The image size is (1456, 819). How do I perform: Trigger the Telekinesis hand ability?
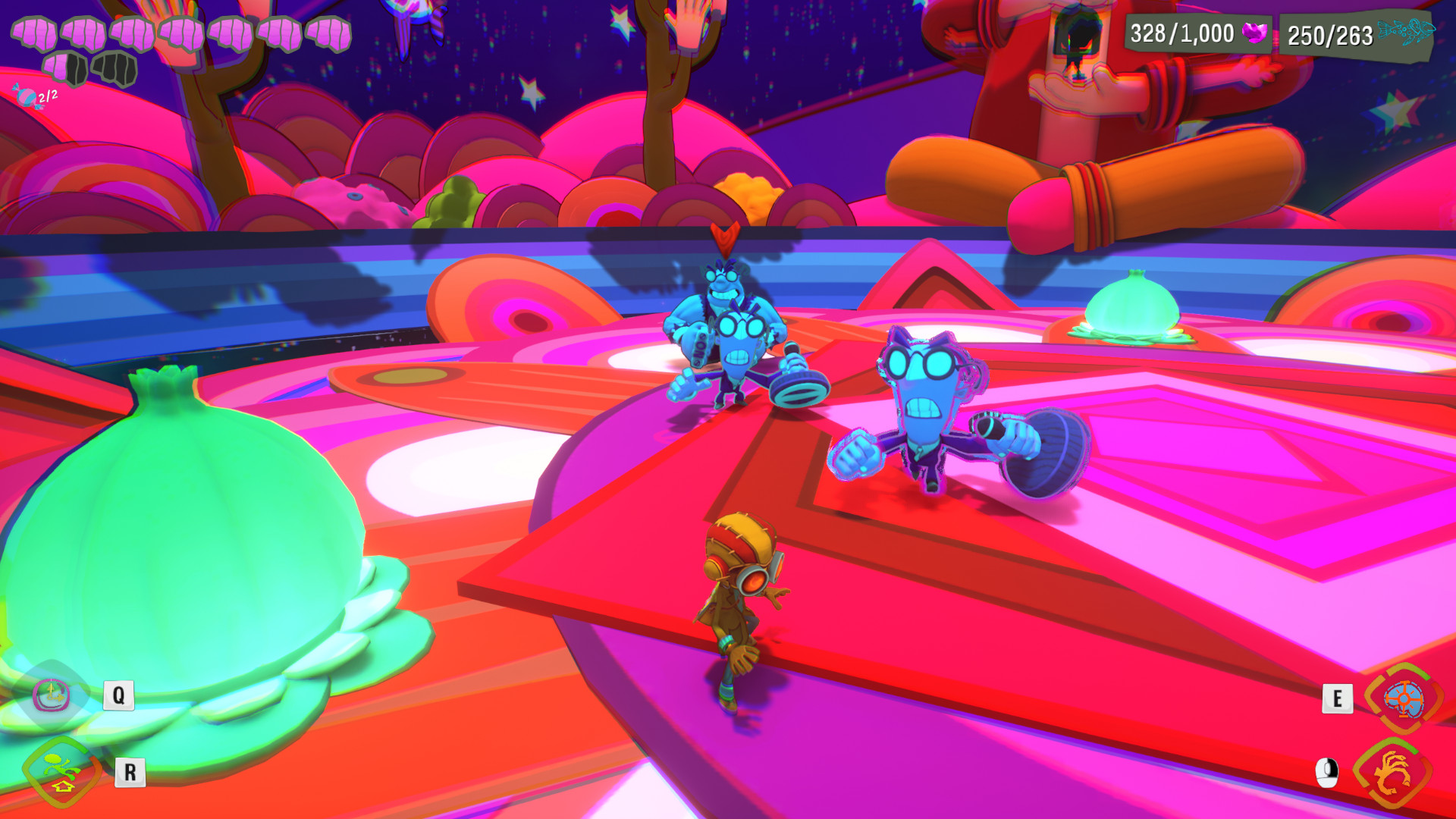point(1392,773)
